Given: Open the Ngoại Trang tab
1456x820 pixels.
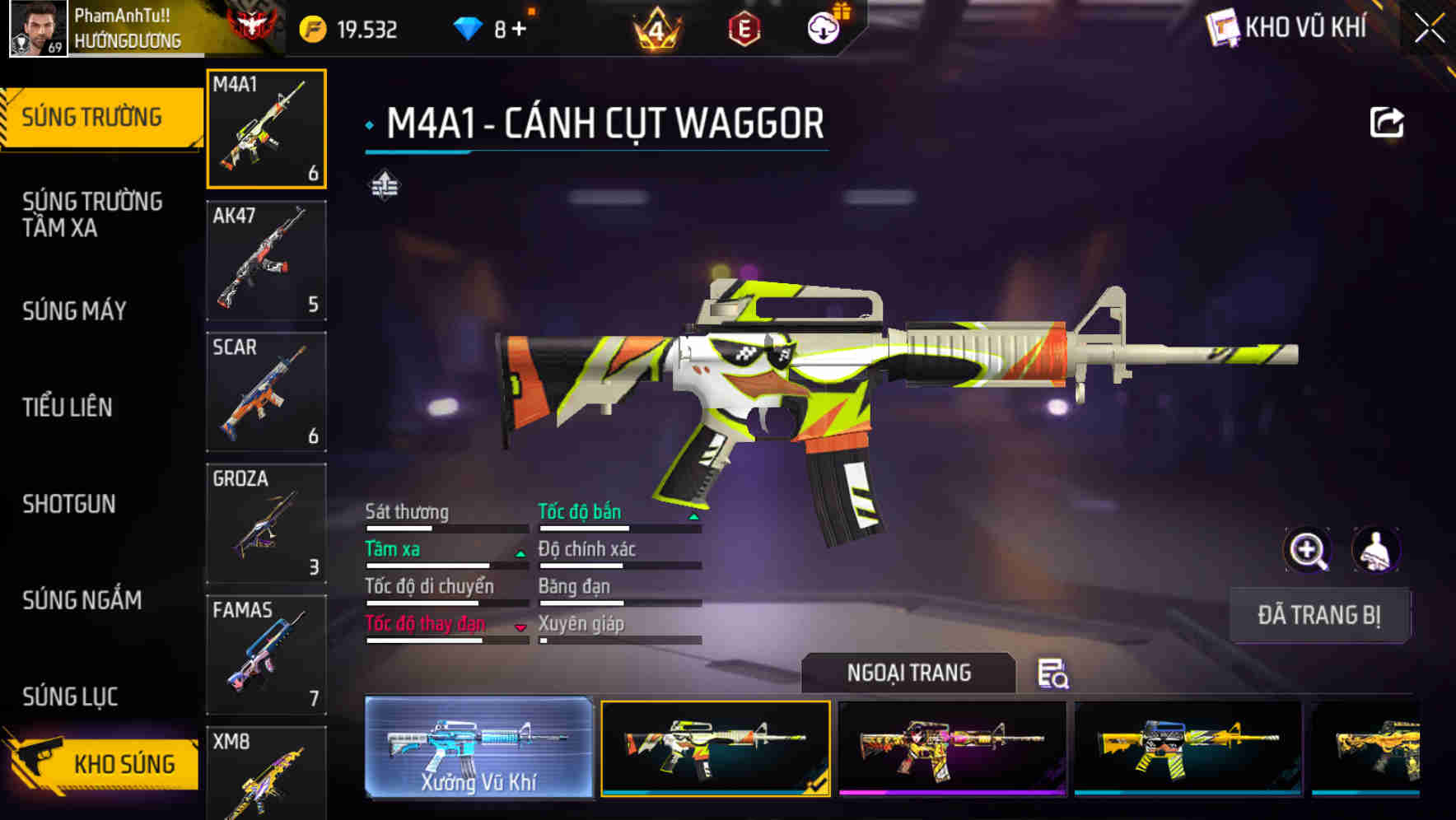Looking at the screenshot, I should pos(908,673).
